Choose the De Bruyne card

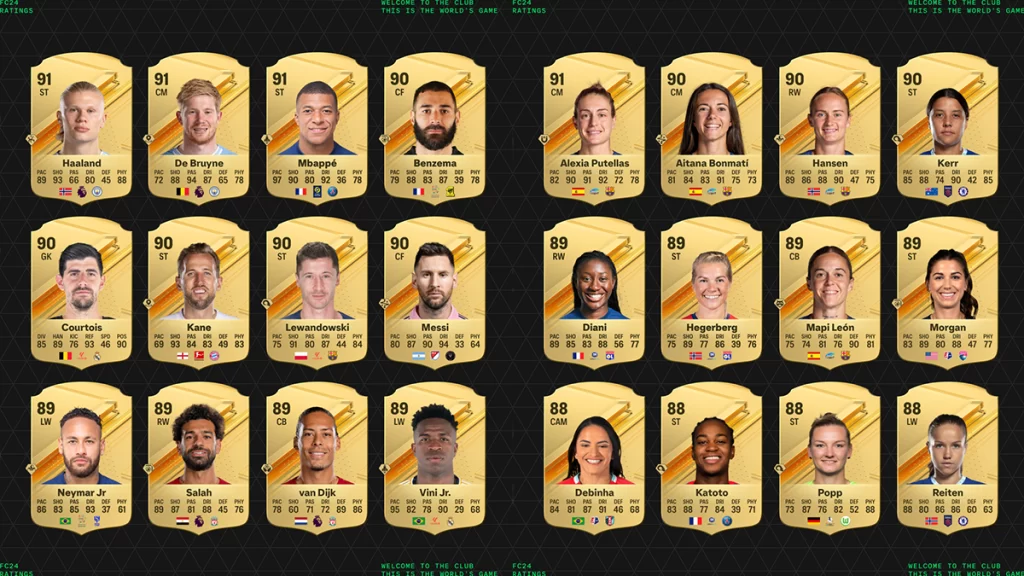coord(199,130)
